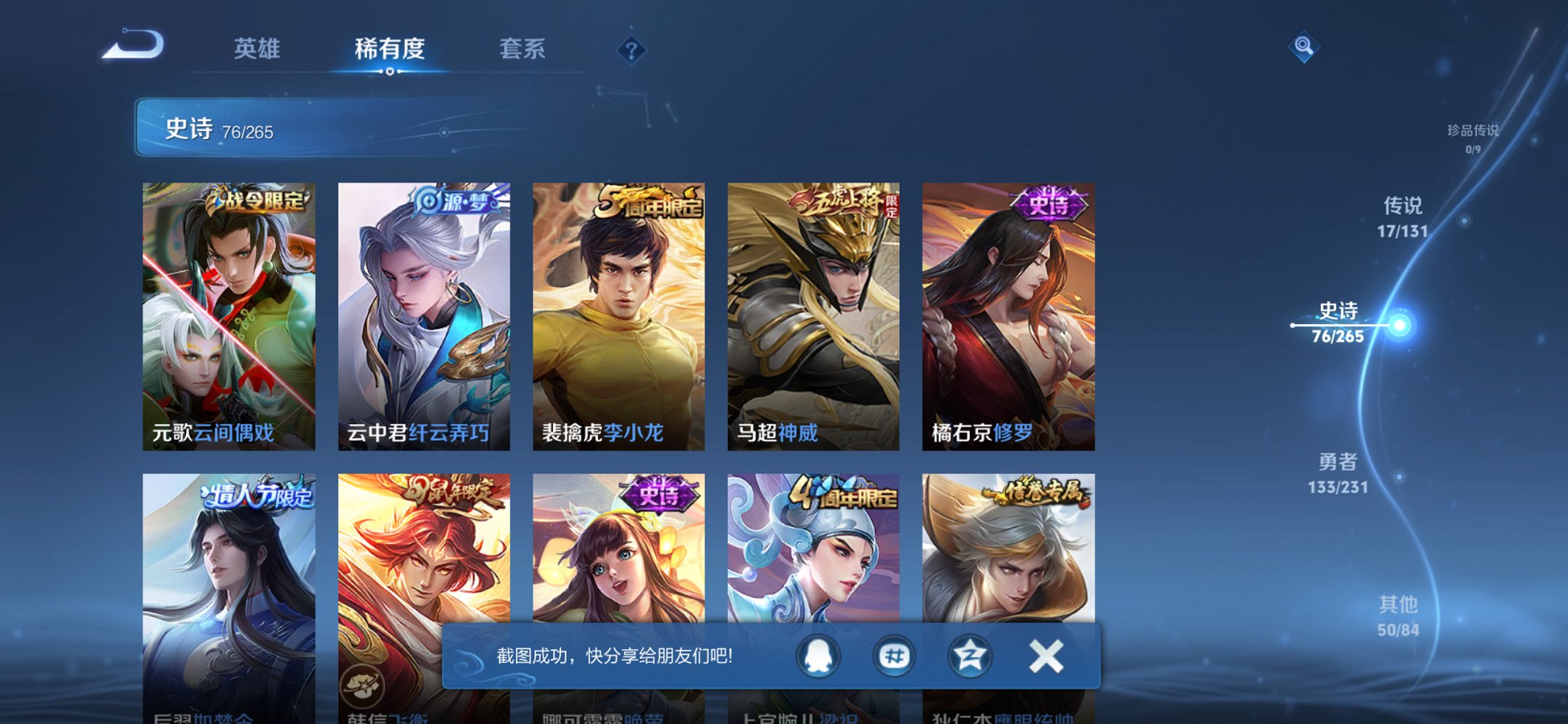
Task: Switch to the 套系 tab
Action: 522,48
